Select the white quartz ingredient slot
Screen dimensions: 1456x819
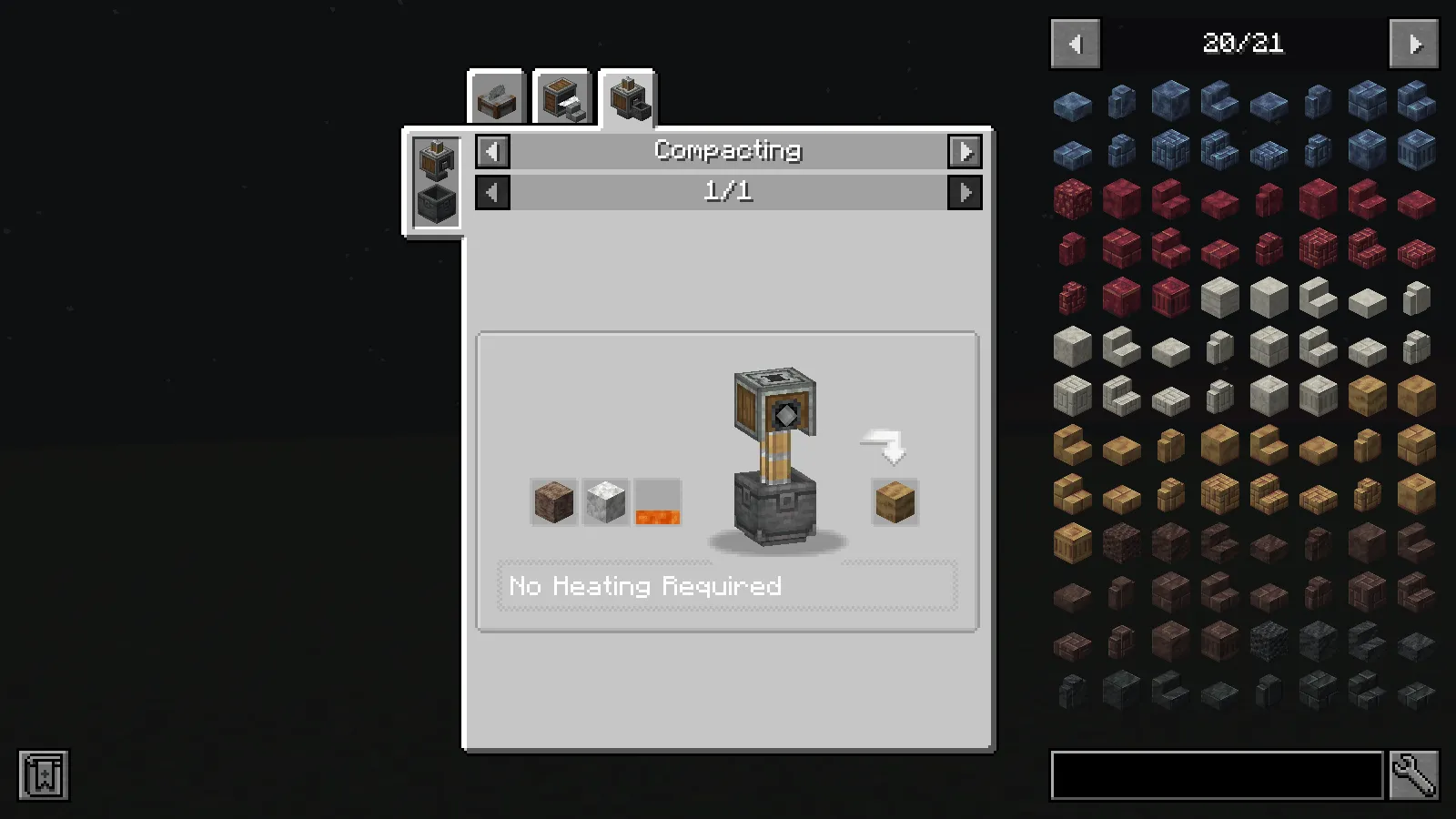[x=605, y=501]
